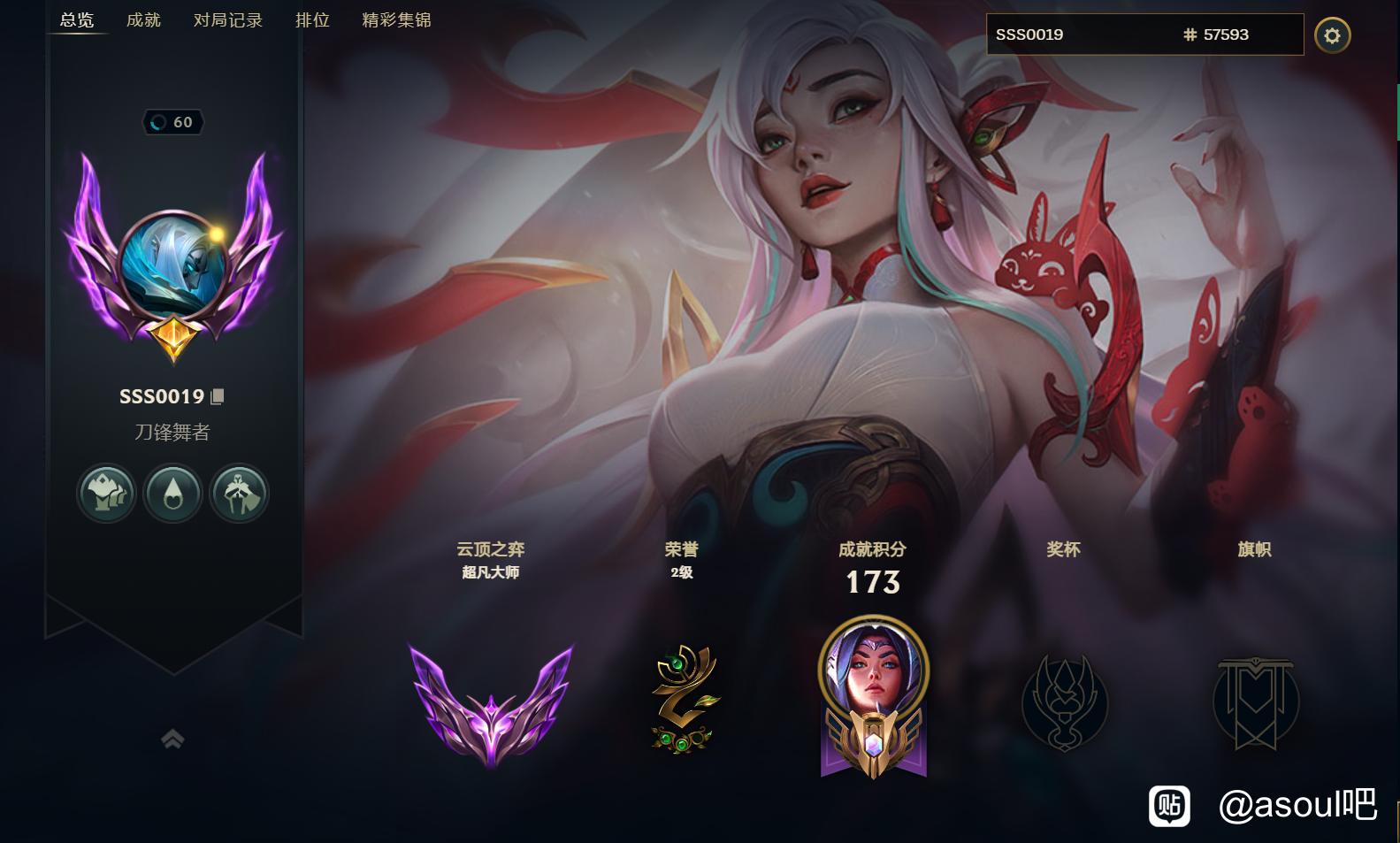Select the droplet challenge token badge

[173, 493]
